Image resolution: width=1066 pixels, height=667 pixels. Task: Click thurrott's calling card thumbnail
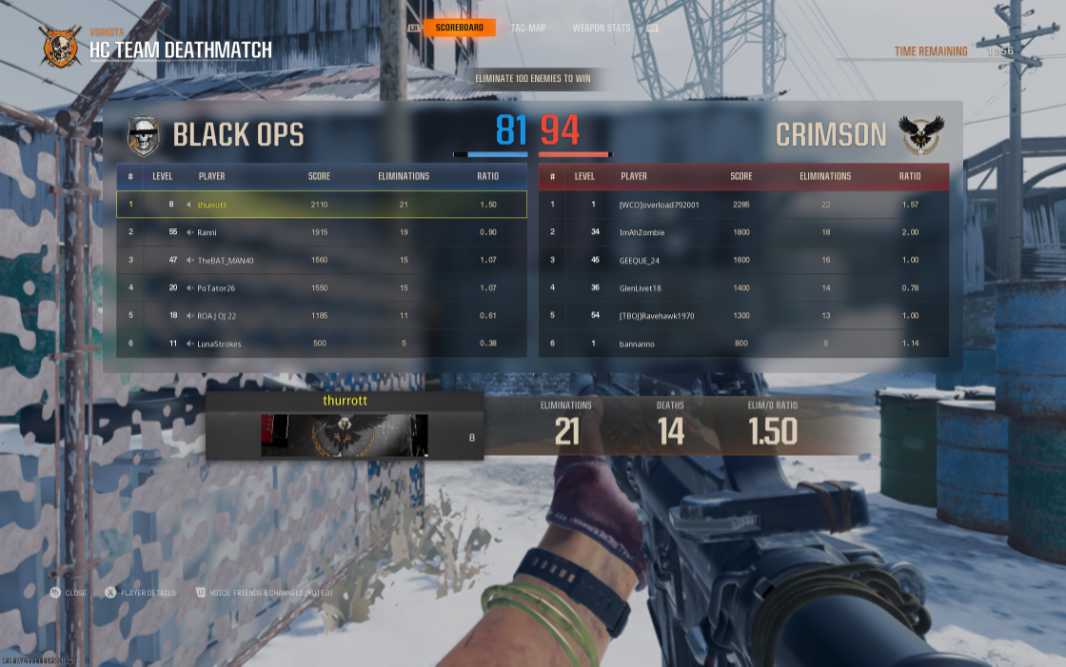pos(344,435)
